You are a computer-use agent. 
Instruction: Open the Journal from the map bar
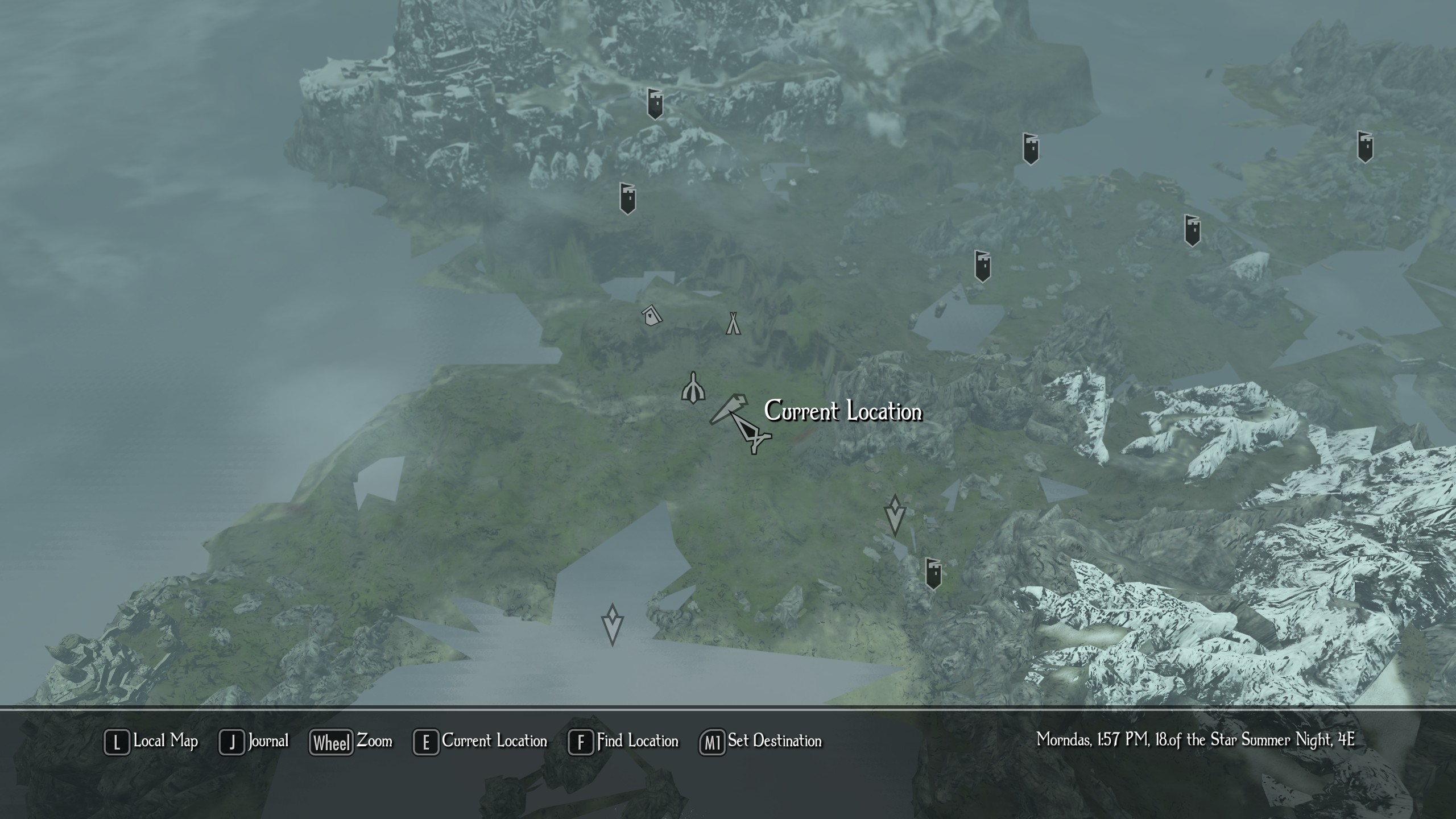coord(255,742)
